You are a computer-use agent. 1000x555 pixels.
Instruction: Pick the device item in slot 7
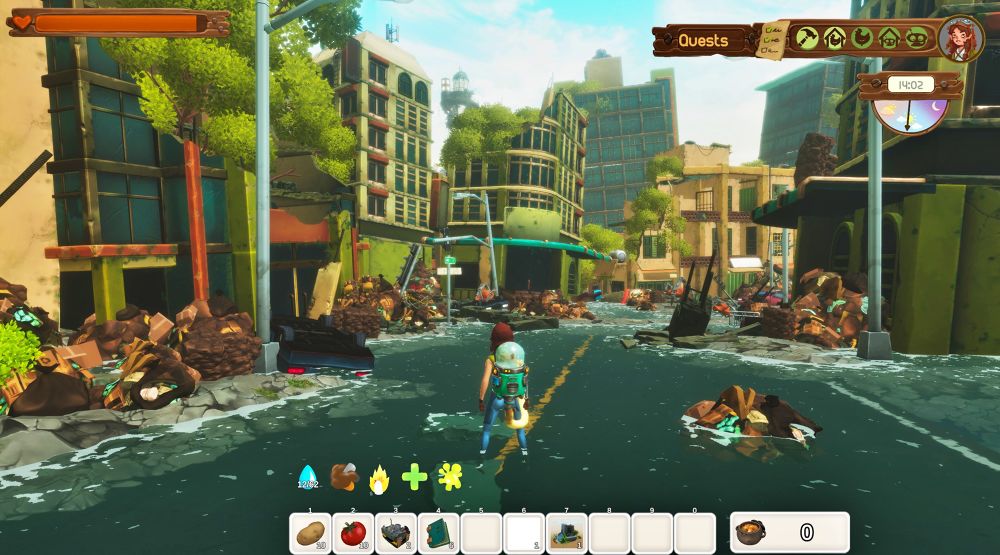pos(567,533)
